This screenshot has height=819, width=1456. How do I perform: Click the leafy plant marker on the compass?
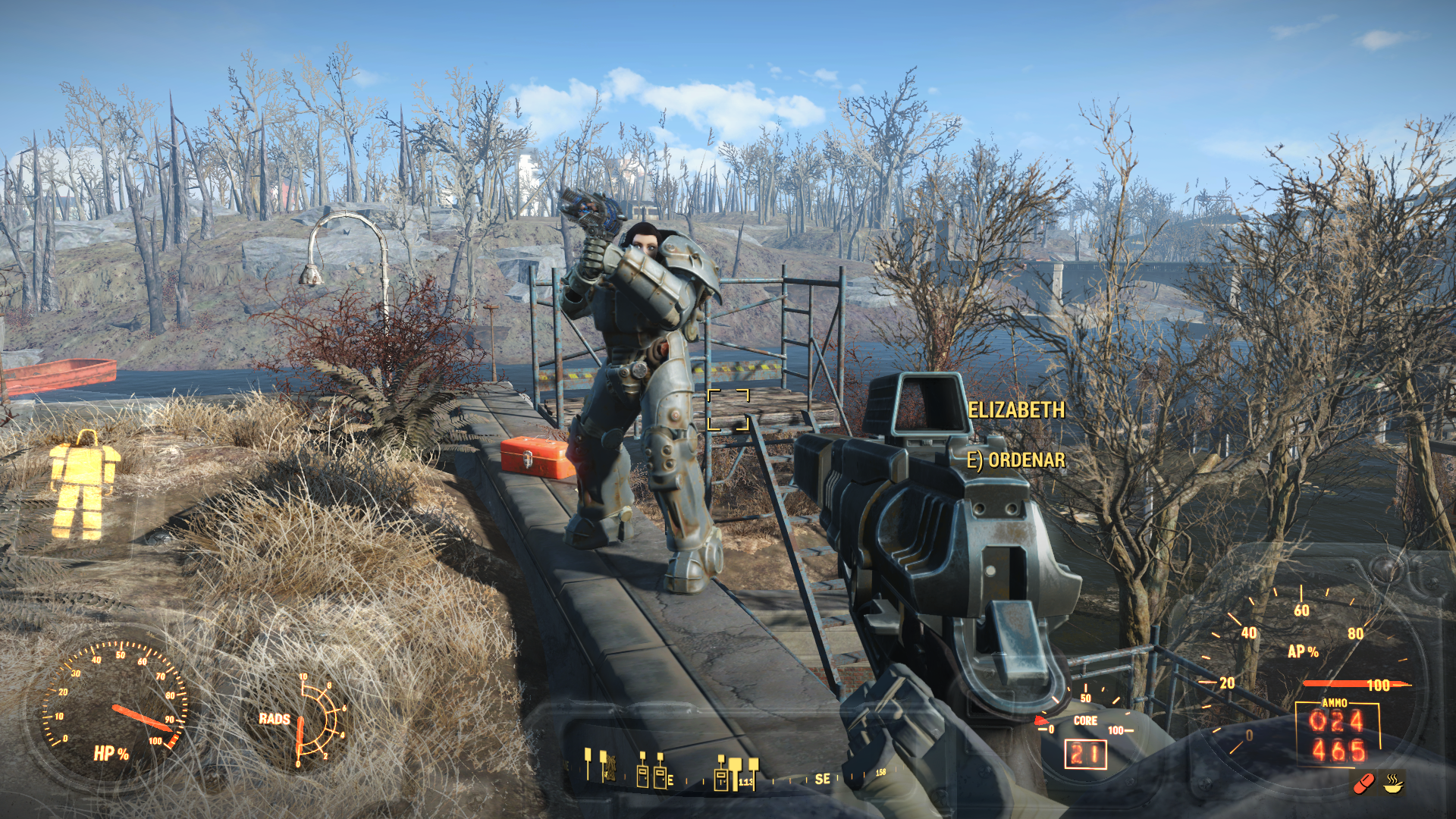pos(609,767)
